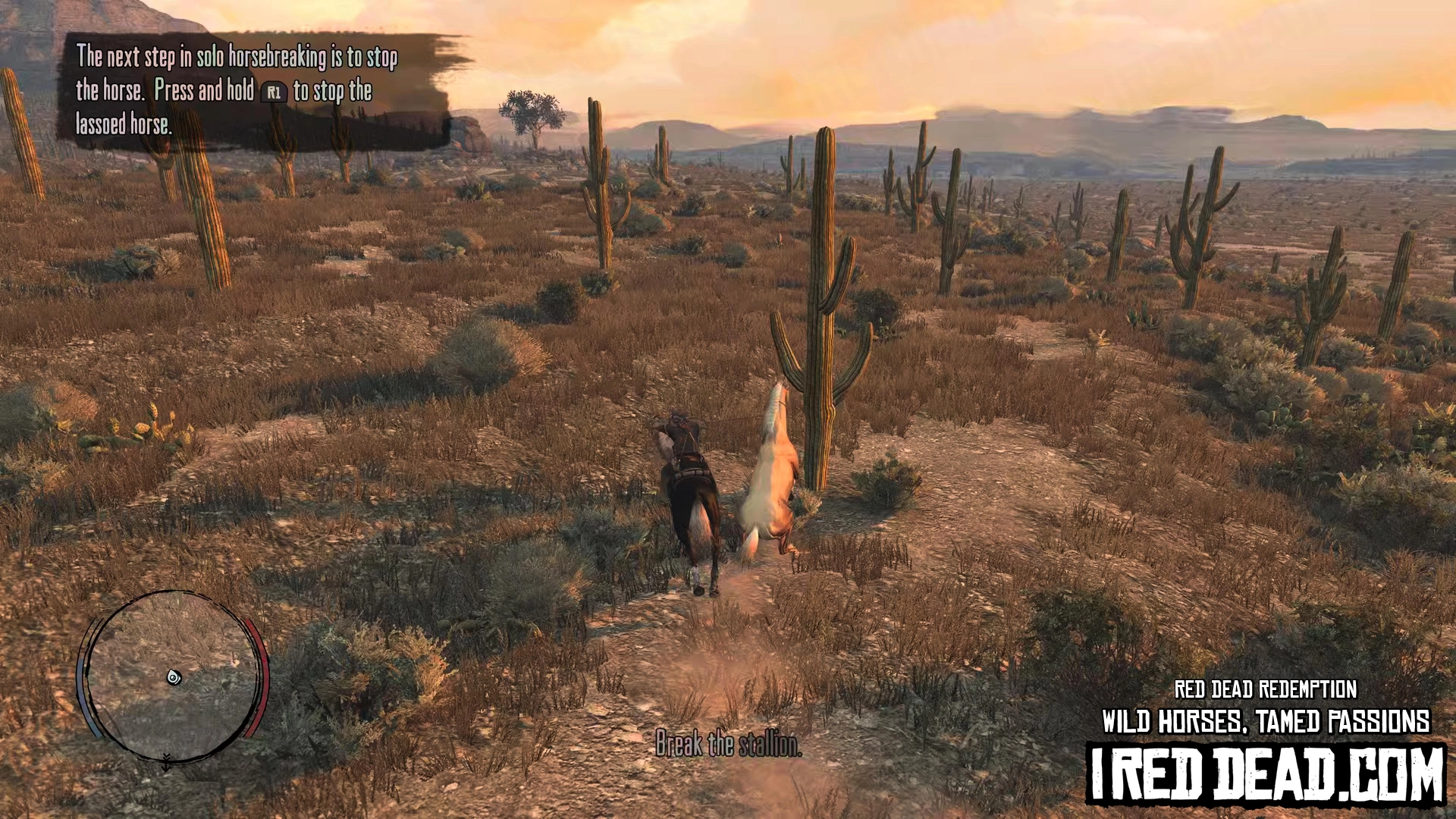Screen dimensions: 1456x819
Task: Click the circular minimap radar
Action: pos(173,676)
